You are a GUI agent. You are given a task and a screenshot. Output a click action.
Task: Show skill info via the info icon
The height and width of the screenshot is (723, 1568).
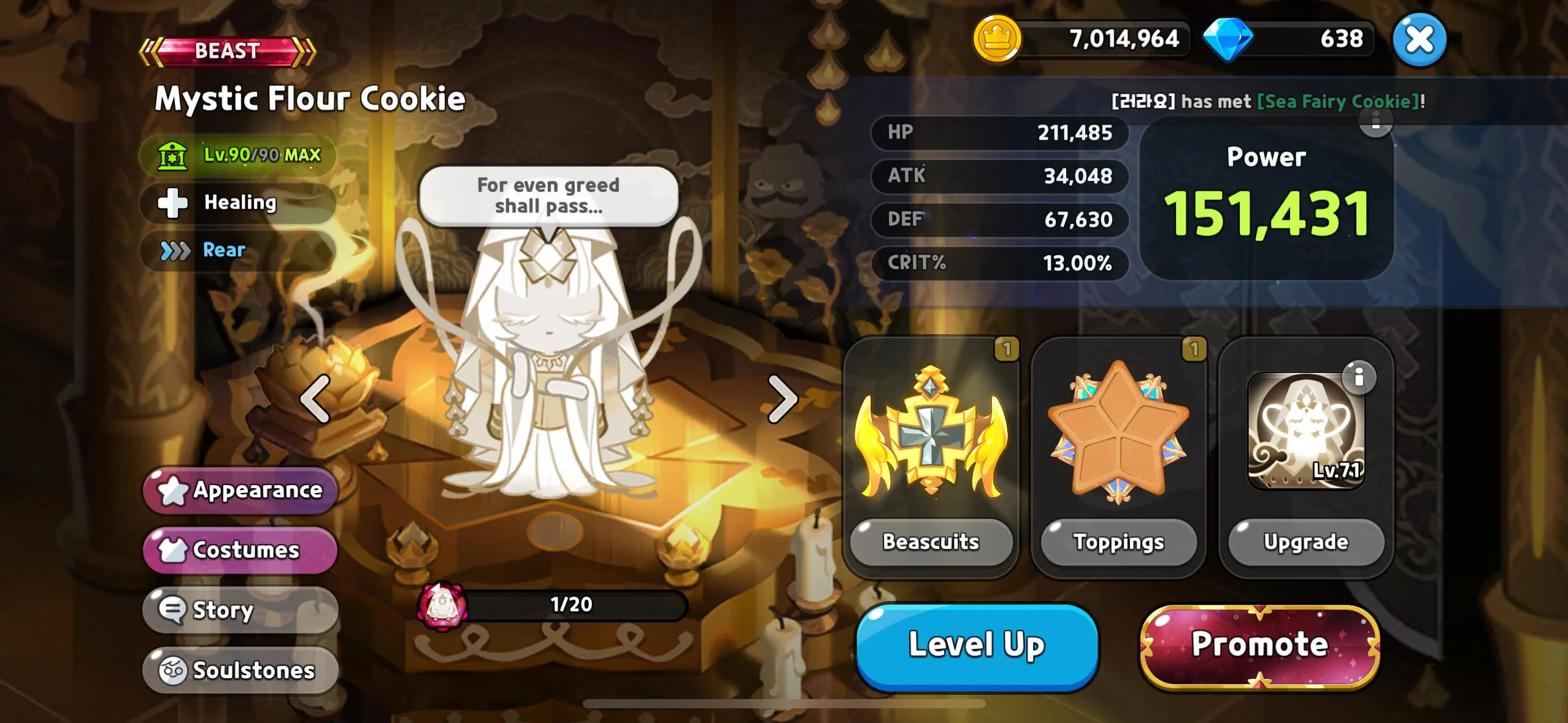1358,377
